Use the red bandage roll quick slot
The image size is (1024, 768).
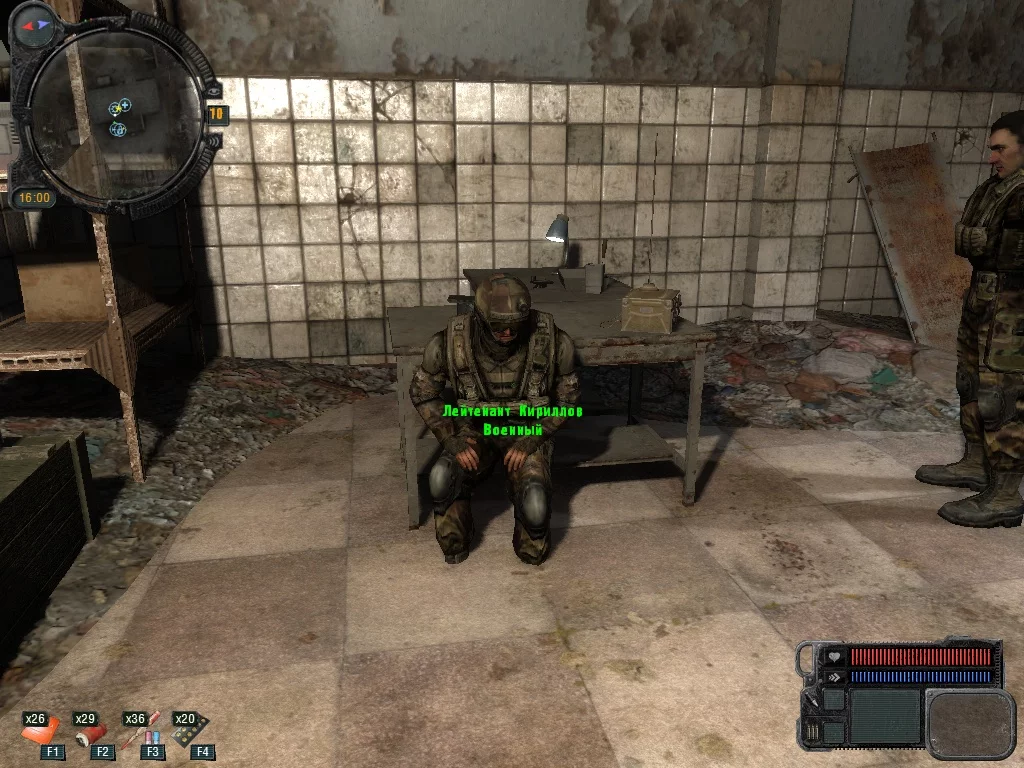pos(87,735)
